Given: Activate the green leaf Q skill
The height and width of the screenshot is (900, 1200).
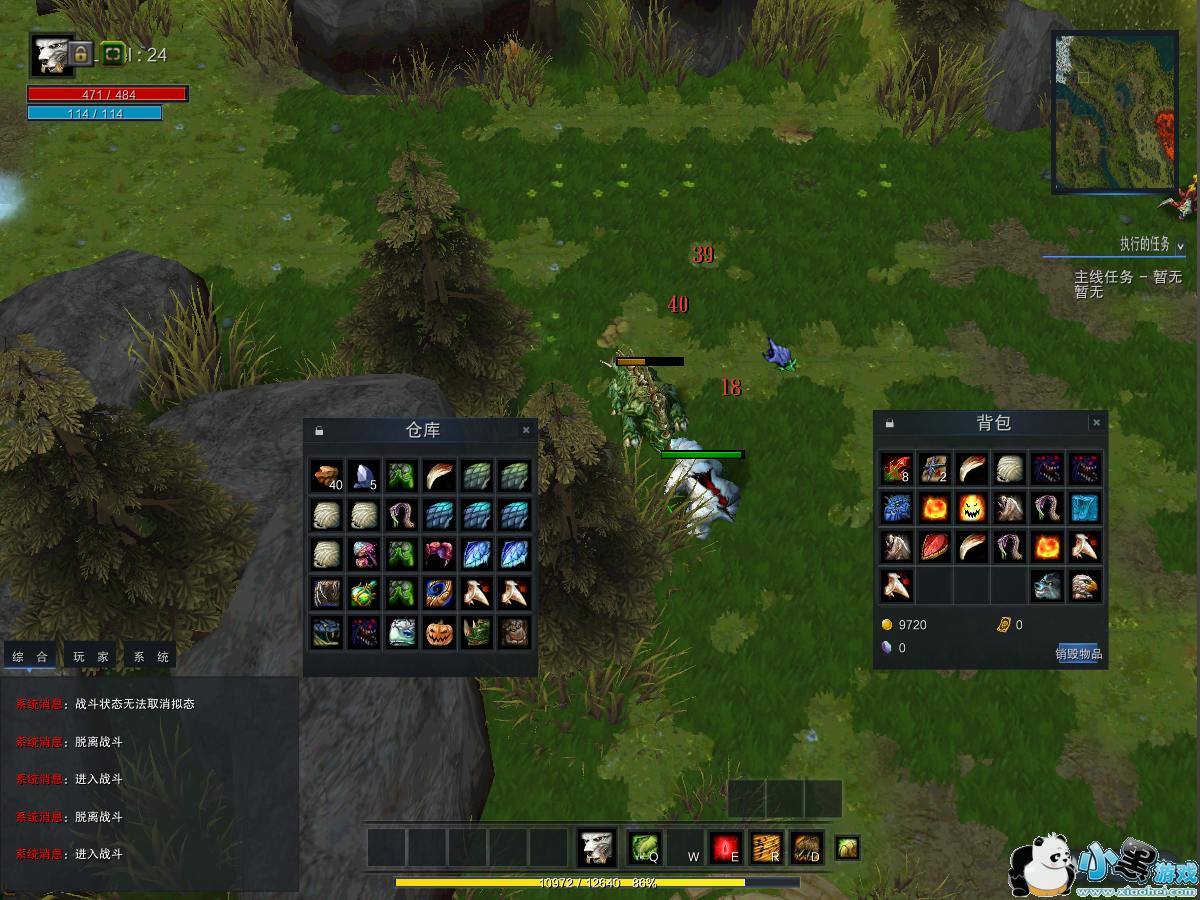Looking at the screenshot, I should coord(644,848).
